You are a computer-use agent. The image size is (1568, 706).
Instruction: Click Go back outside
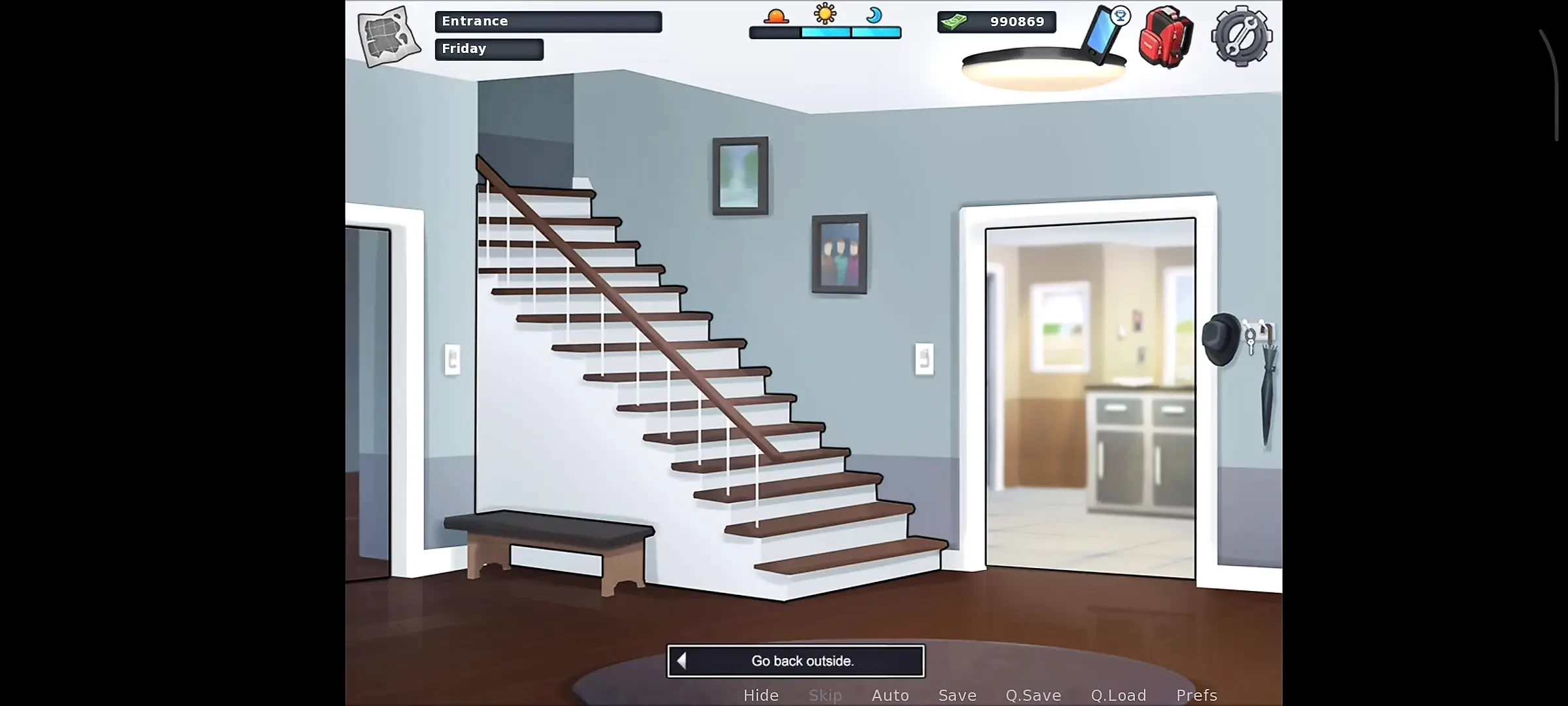[x=802, y=661]
